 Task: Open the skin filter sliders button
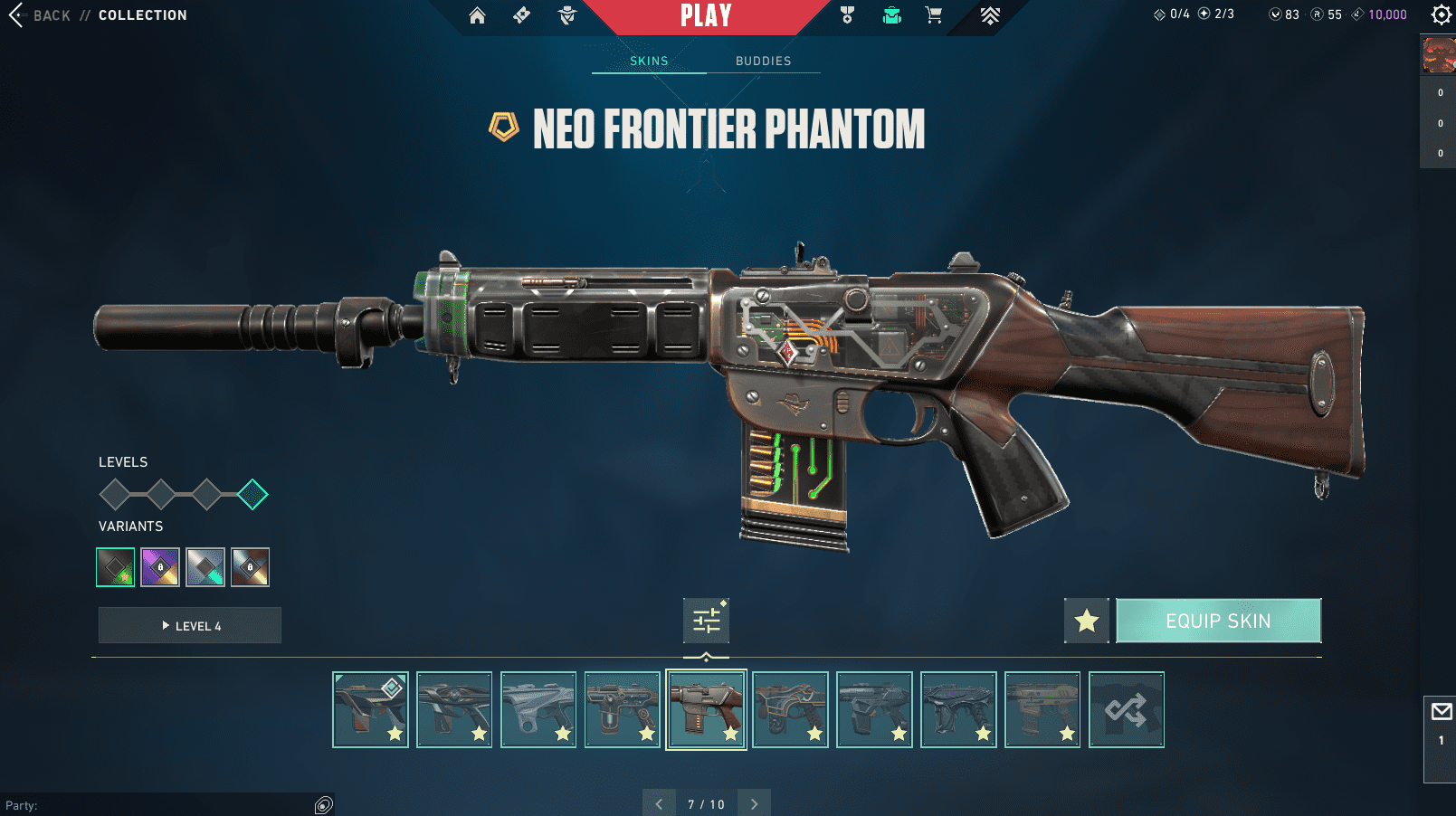706,621
